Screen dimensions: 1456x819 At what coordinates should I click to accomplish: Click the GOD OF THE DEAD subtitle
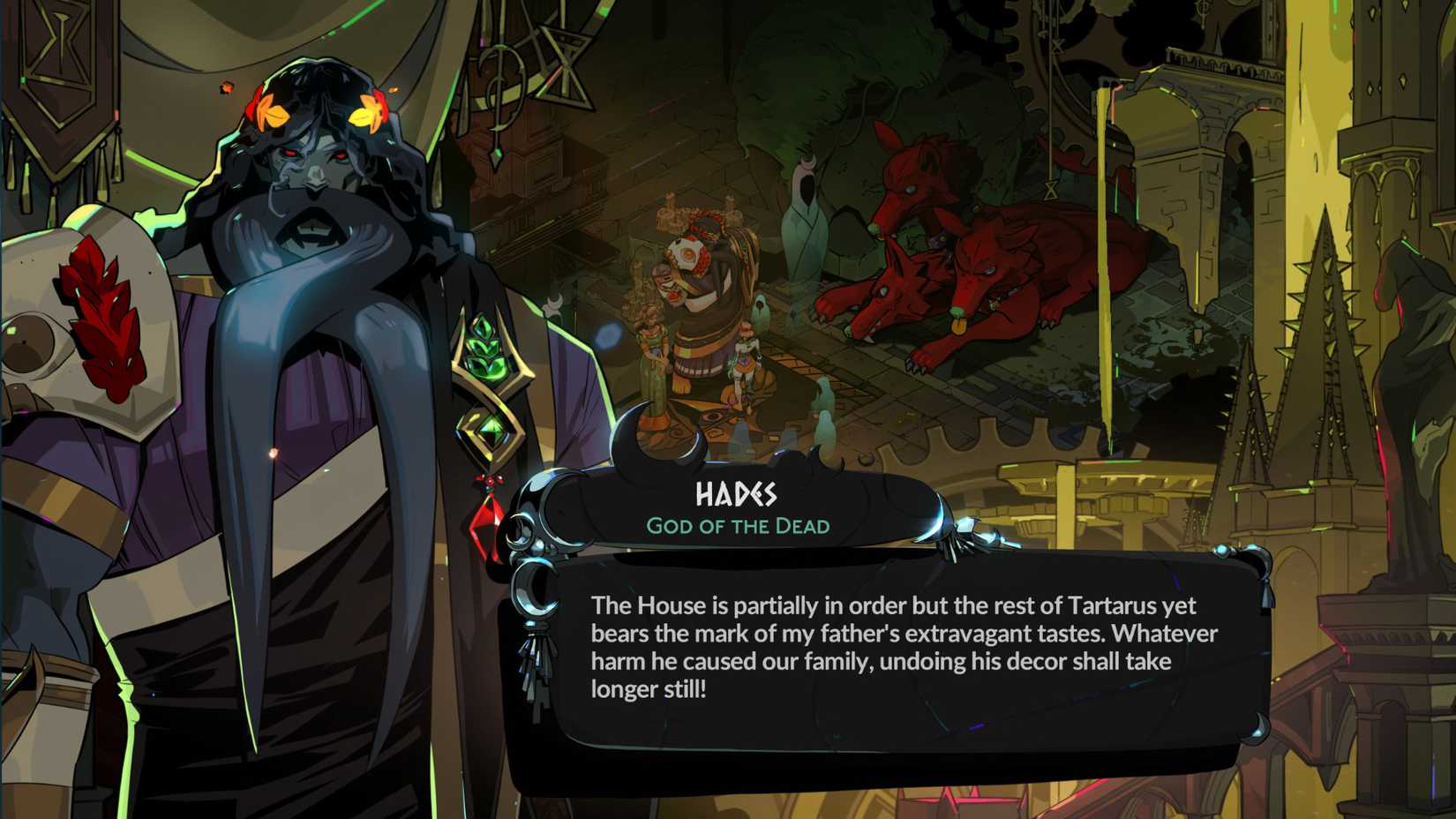tap(738, 524)
